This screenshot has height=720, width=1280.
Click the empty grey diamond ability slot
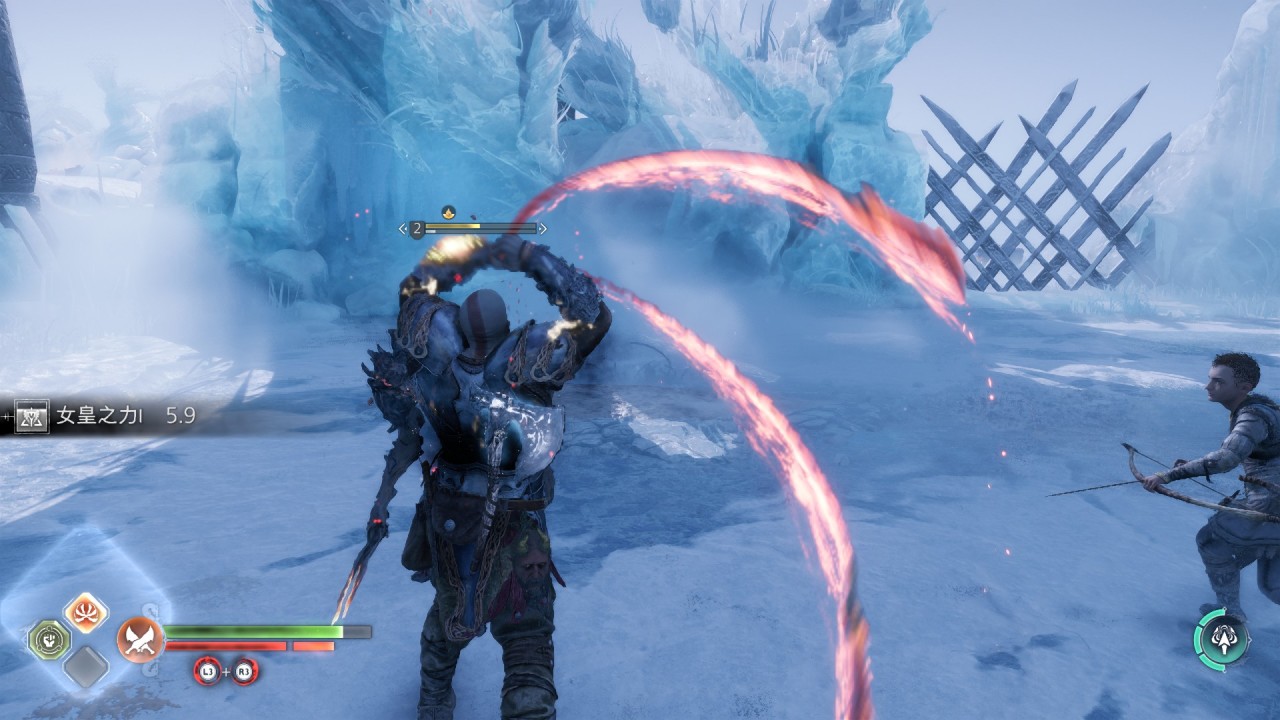click(x=86, y=667)
